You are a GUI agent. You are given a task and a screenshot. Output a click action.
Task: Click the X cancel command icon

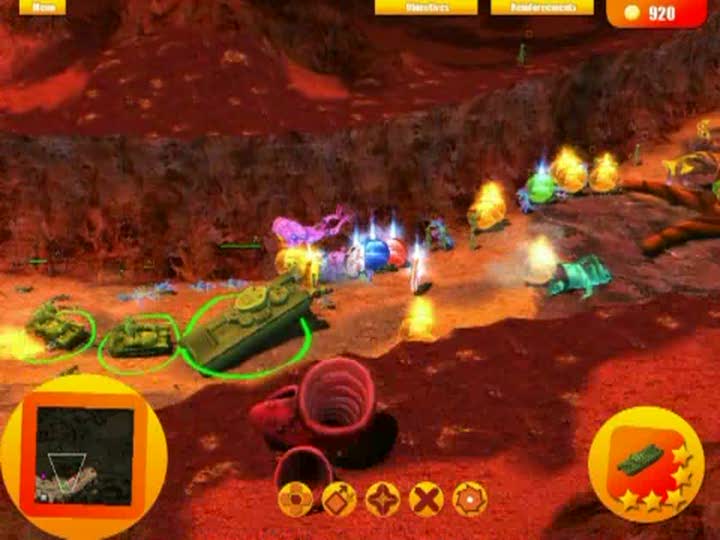[427, 498]
